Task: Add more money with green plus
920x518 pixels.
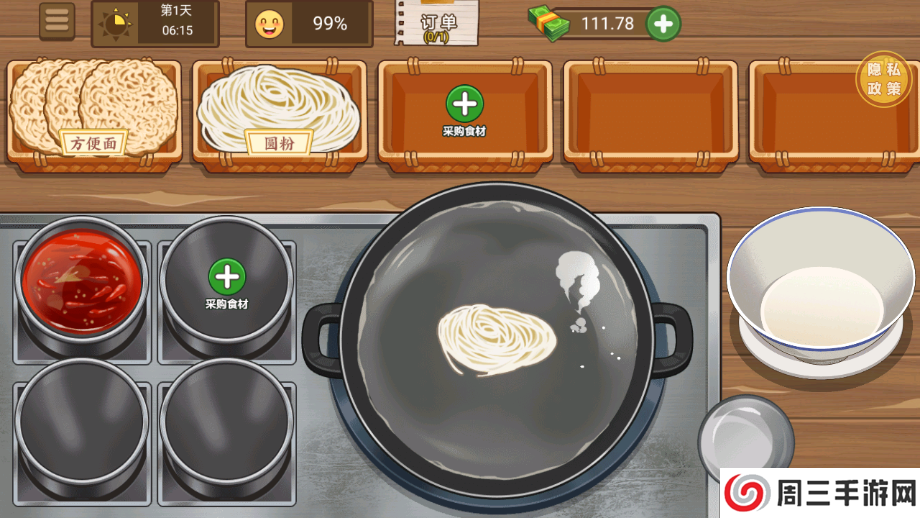Action: coord(663,23)
